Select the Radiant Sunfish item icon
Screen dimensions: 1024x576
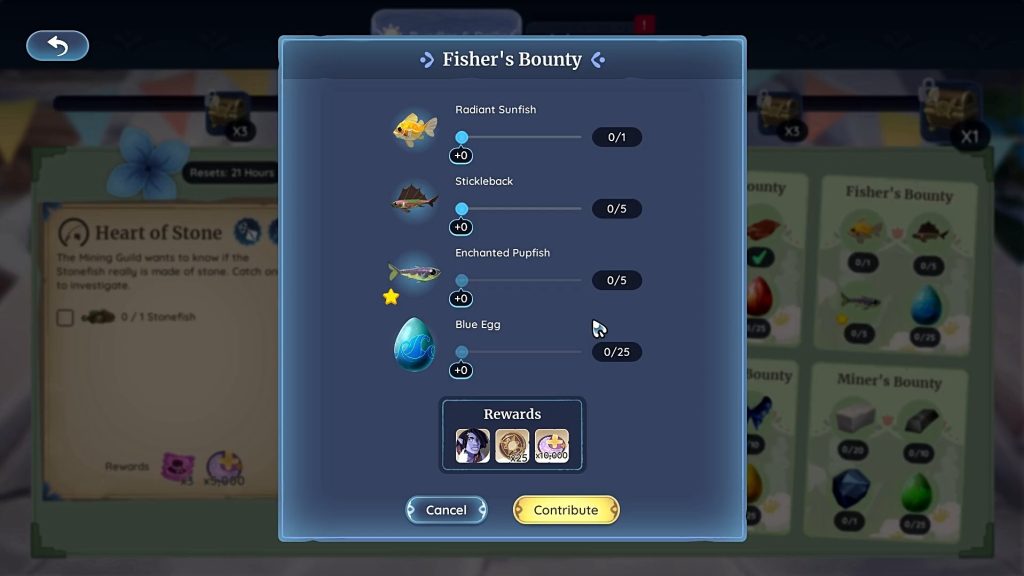coord(414,129)
